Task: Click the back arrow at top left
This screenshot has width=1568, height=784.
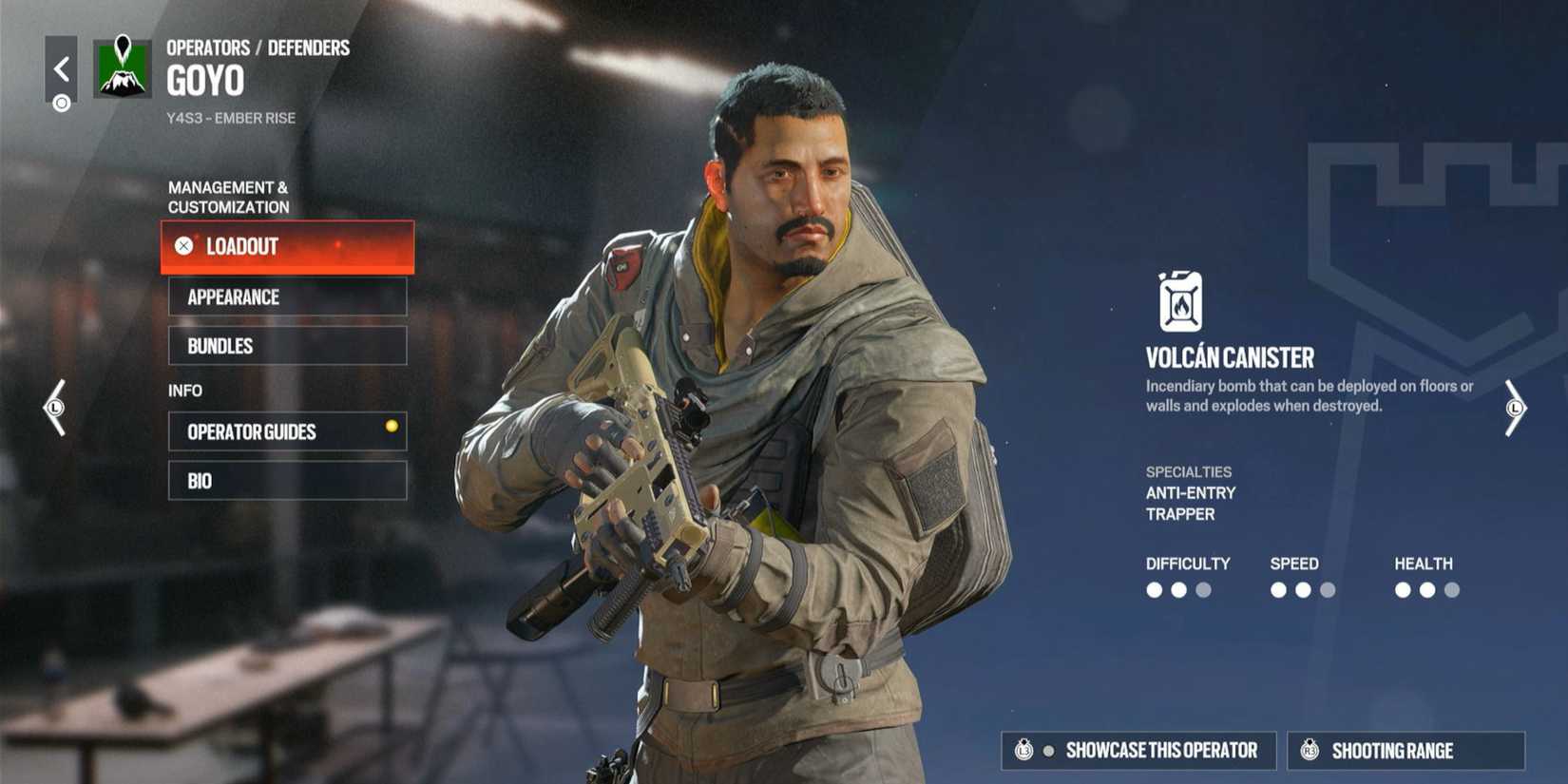Action: tap(61, 67)
